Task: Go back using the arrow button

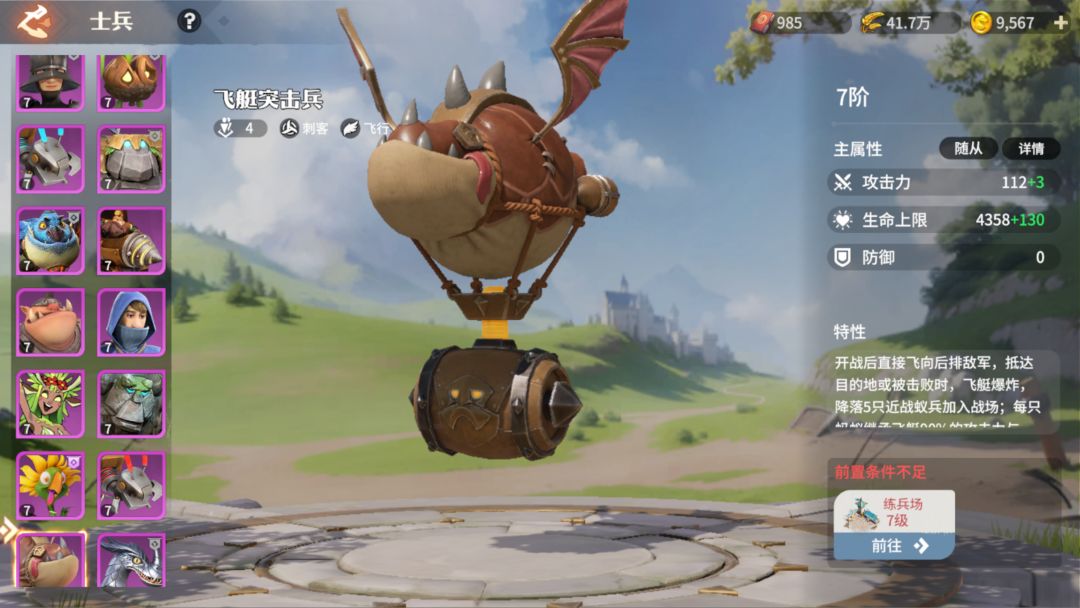Action: click(x=35, y=21)
